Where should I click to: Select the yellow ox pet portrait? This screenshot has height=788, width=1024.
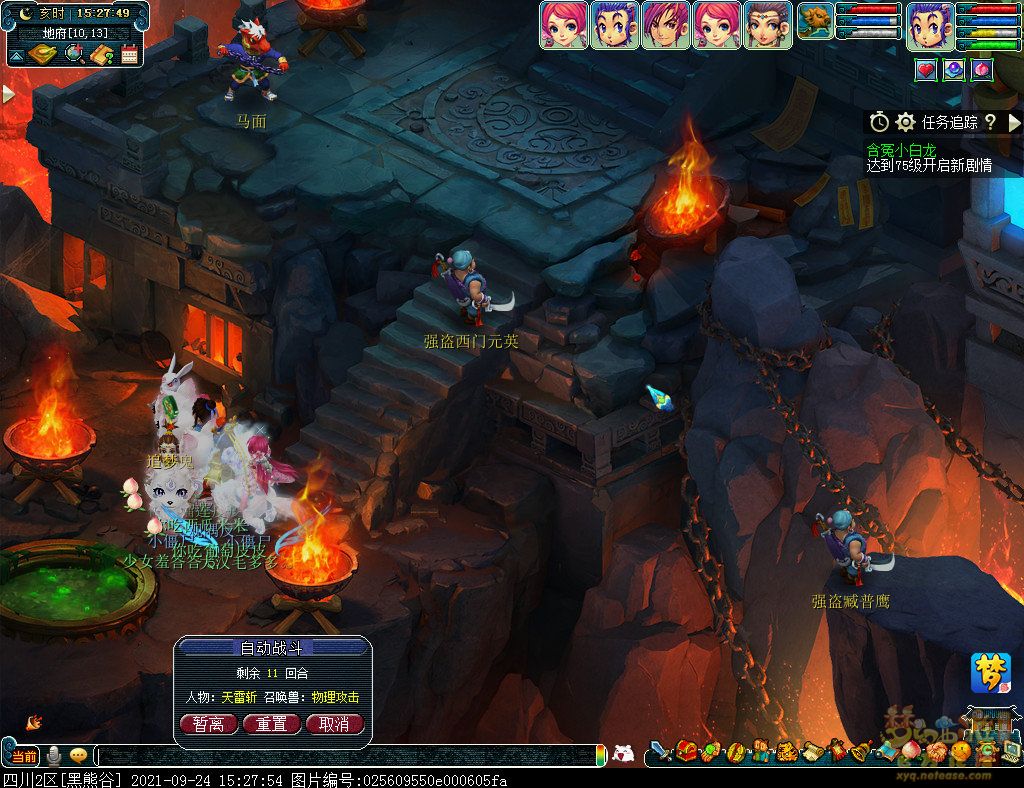pyautogui.click(x=816, y=22)
